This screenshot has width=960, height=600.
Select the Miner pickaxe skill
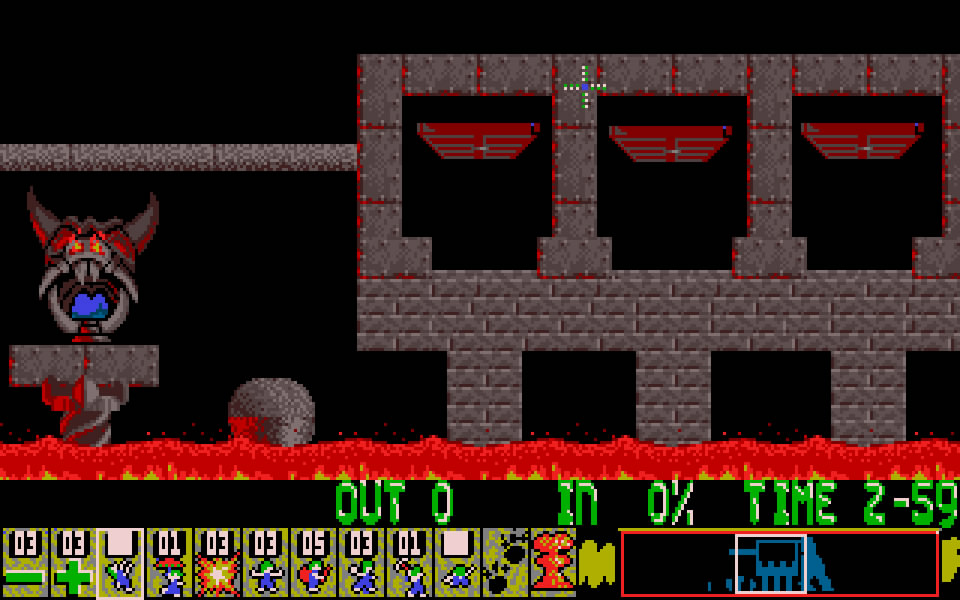click(408, 563)
